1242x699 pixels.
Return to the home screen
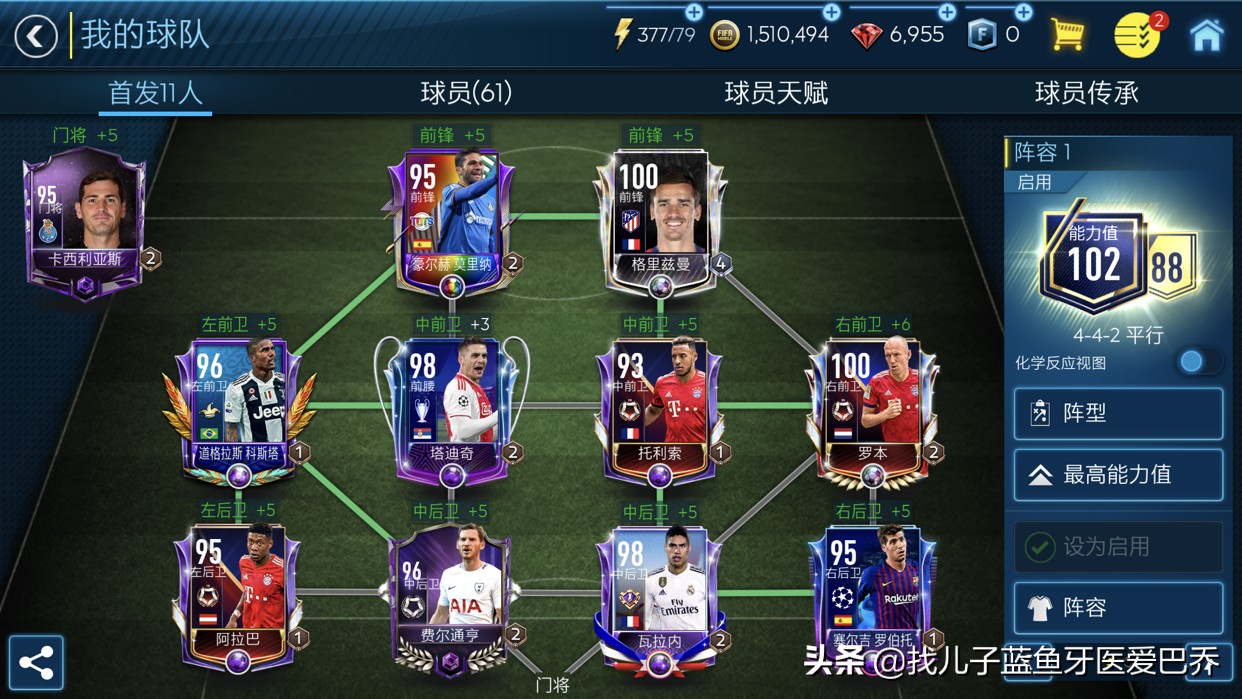pyautogui.click(x=1206, y=35)
